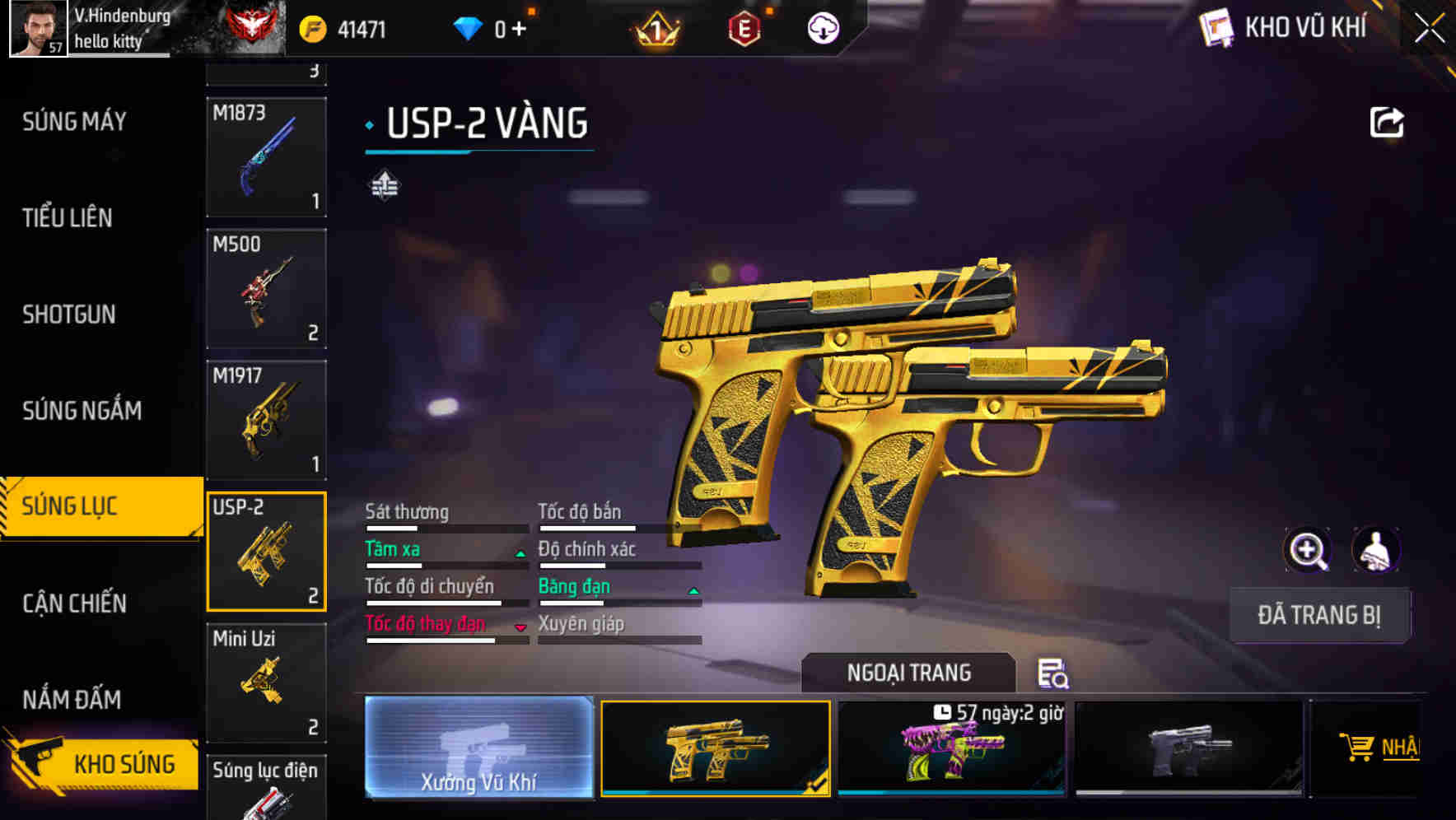Select the Mini Uzi weapon tile

266,683
